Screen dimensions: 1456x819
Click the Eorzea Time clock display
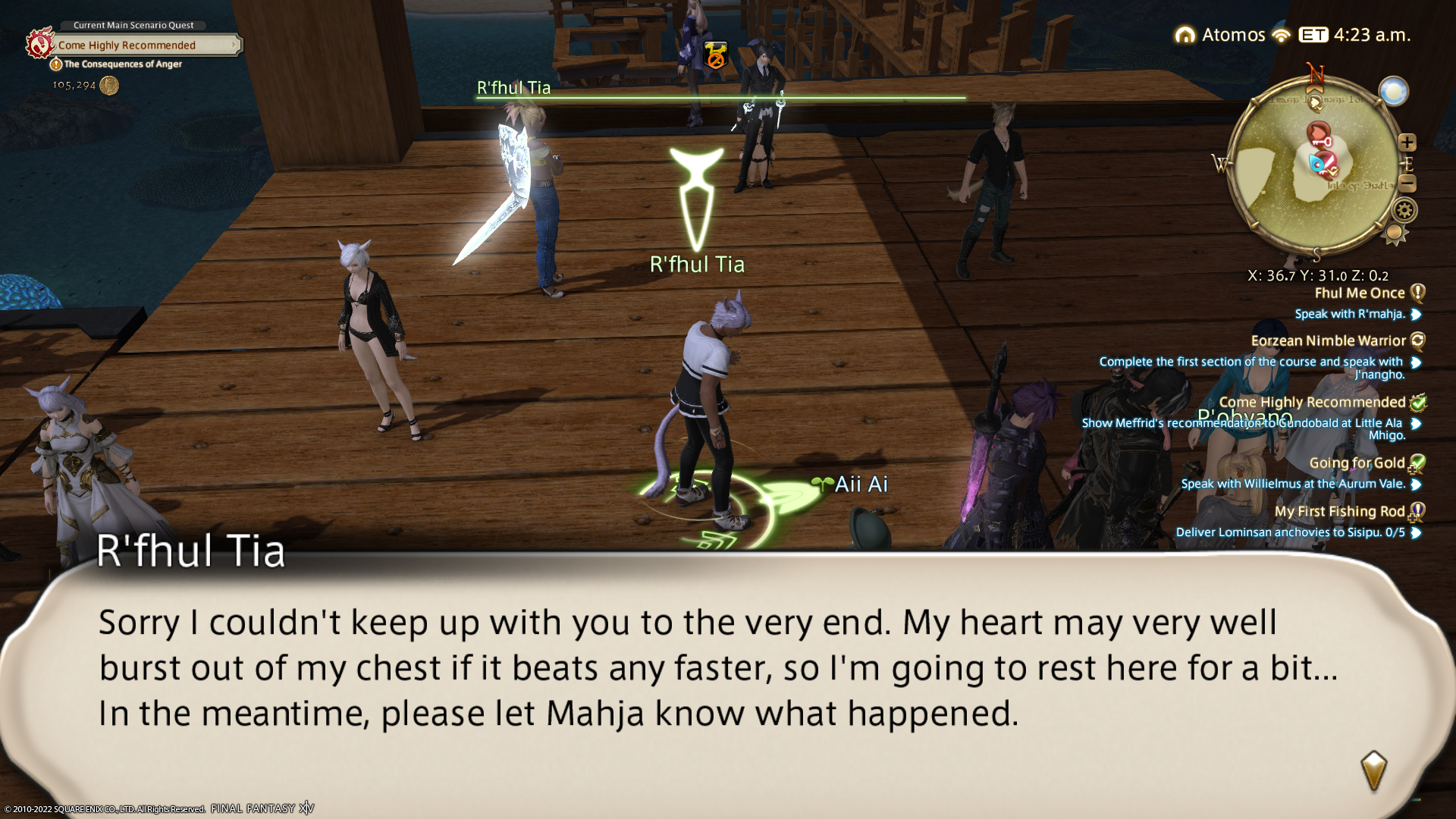[1354, 35]
